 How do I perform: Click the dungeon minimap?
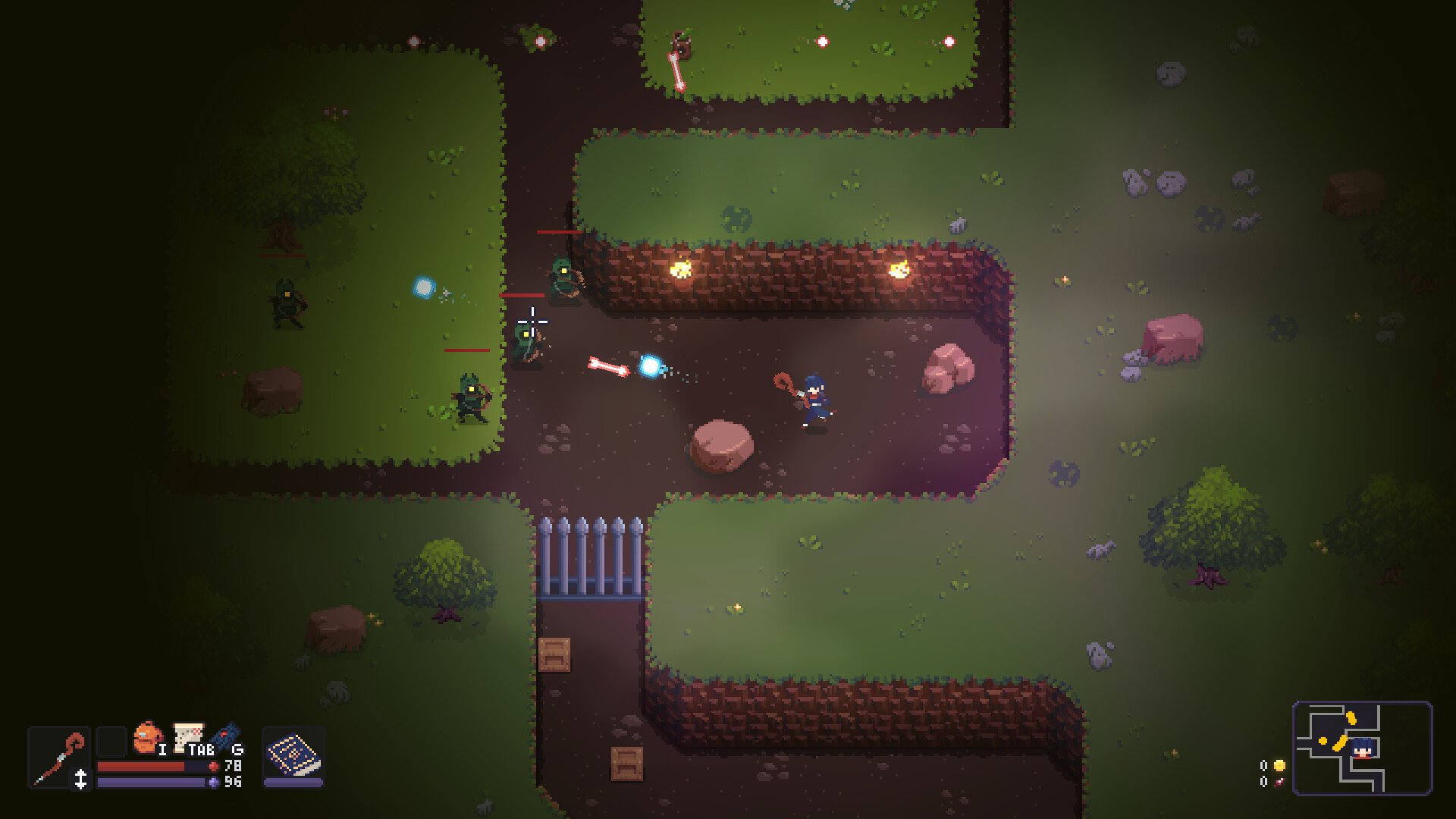click(1362, 748)
